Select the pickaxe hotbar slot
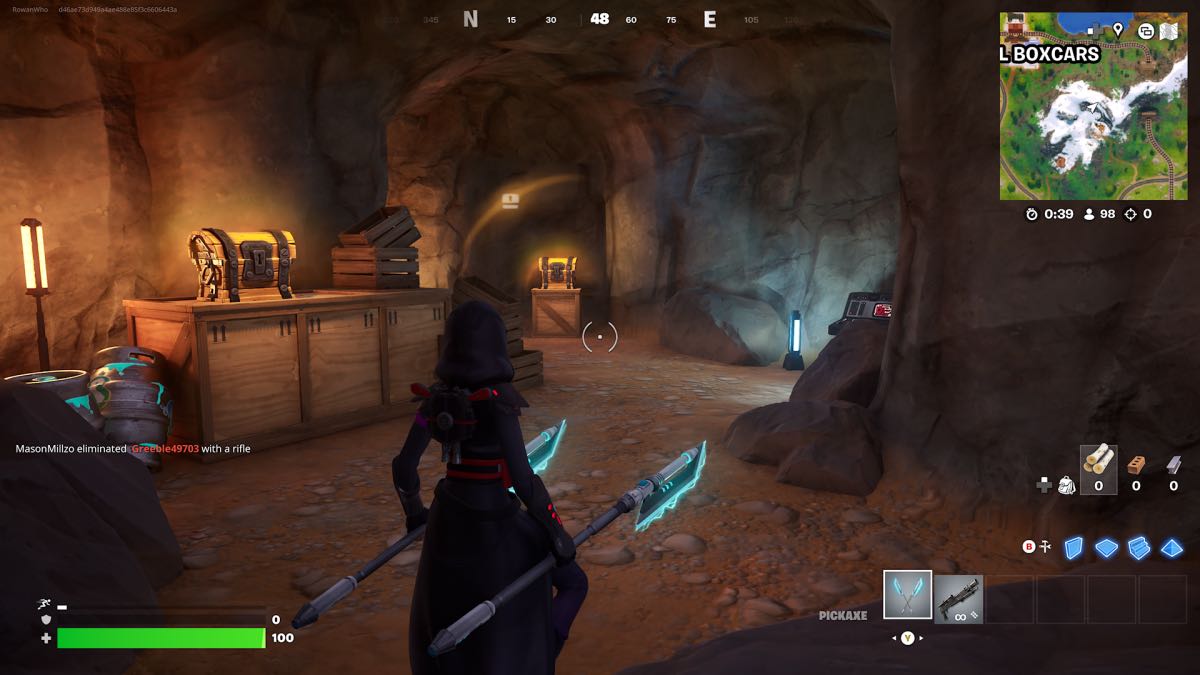 (908, 596)
